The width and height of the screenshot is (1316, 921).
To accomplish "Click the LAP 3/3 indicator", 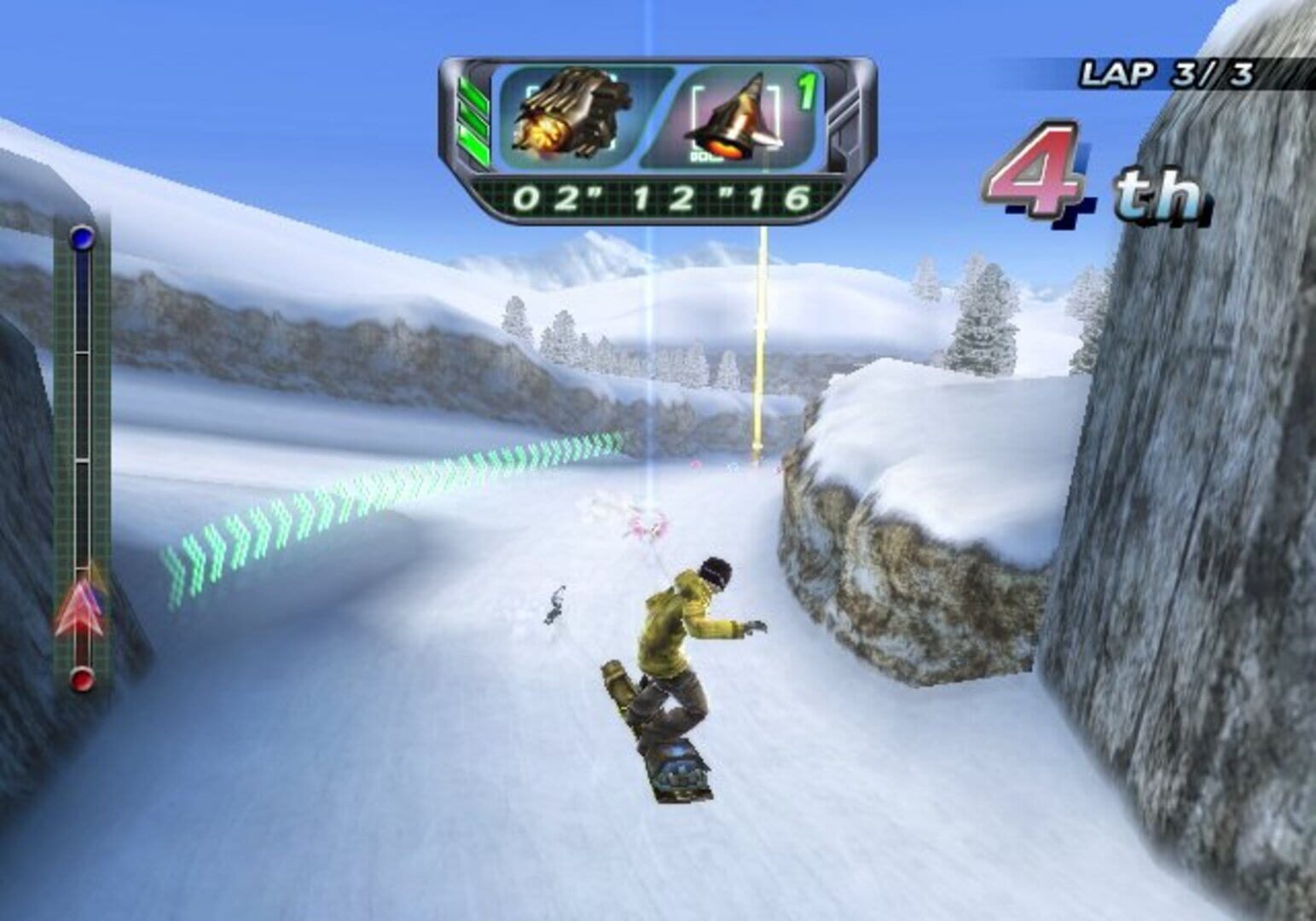I will coord(1167,73).
